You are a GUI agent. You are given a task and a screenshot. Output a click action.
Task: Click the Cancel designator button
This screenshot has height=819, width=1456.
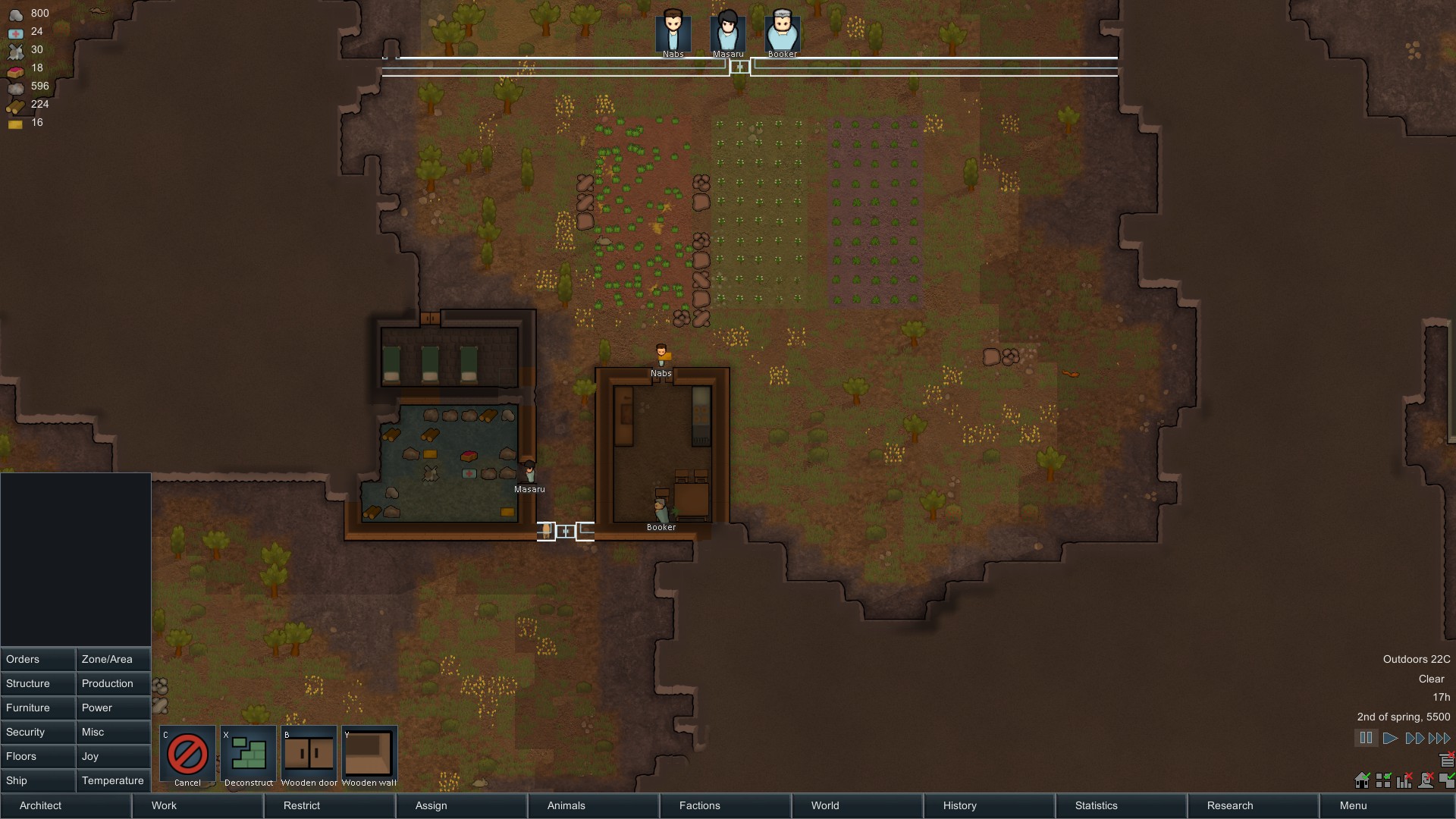pos(187,754)
